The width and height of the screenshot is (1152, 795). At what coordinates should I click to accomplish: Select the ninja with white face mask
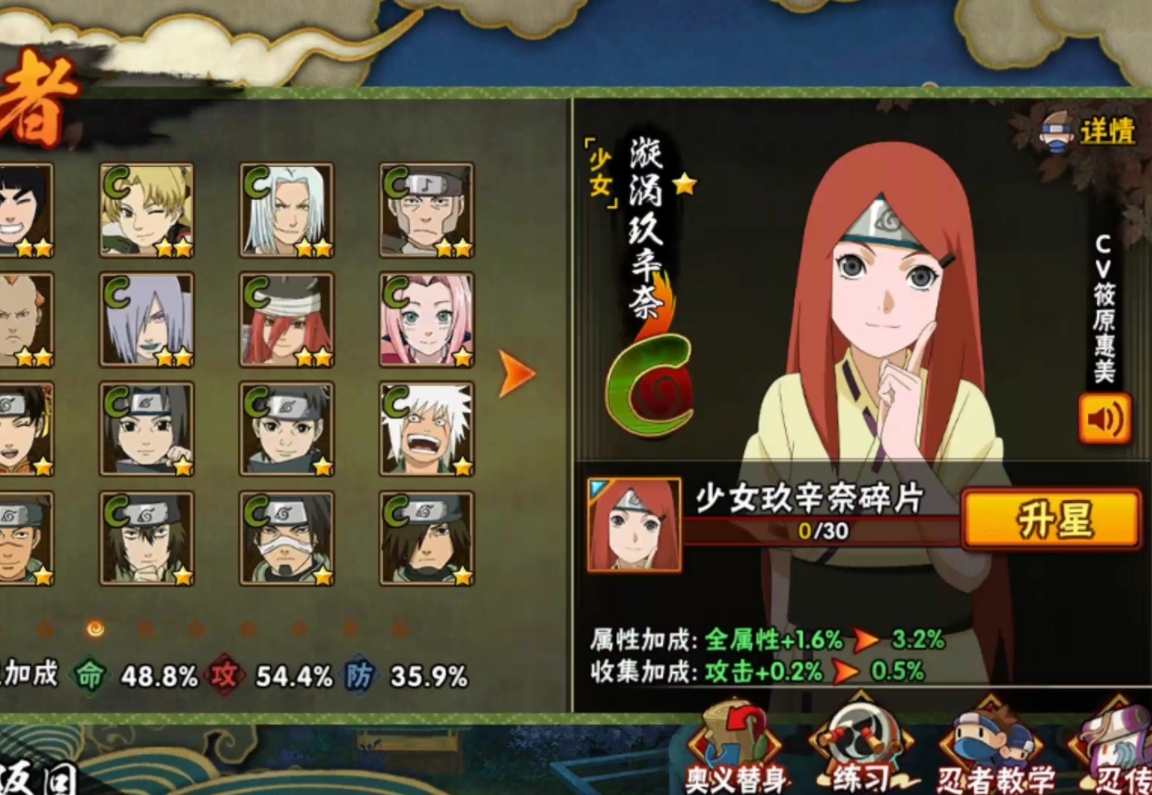pos(287,538)
